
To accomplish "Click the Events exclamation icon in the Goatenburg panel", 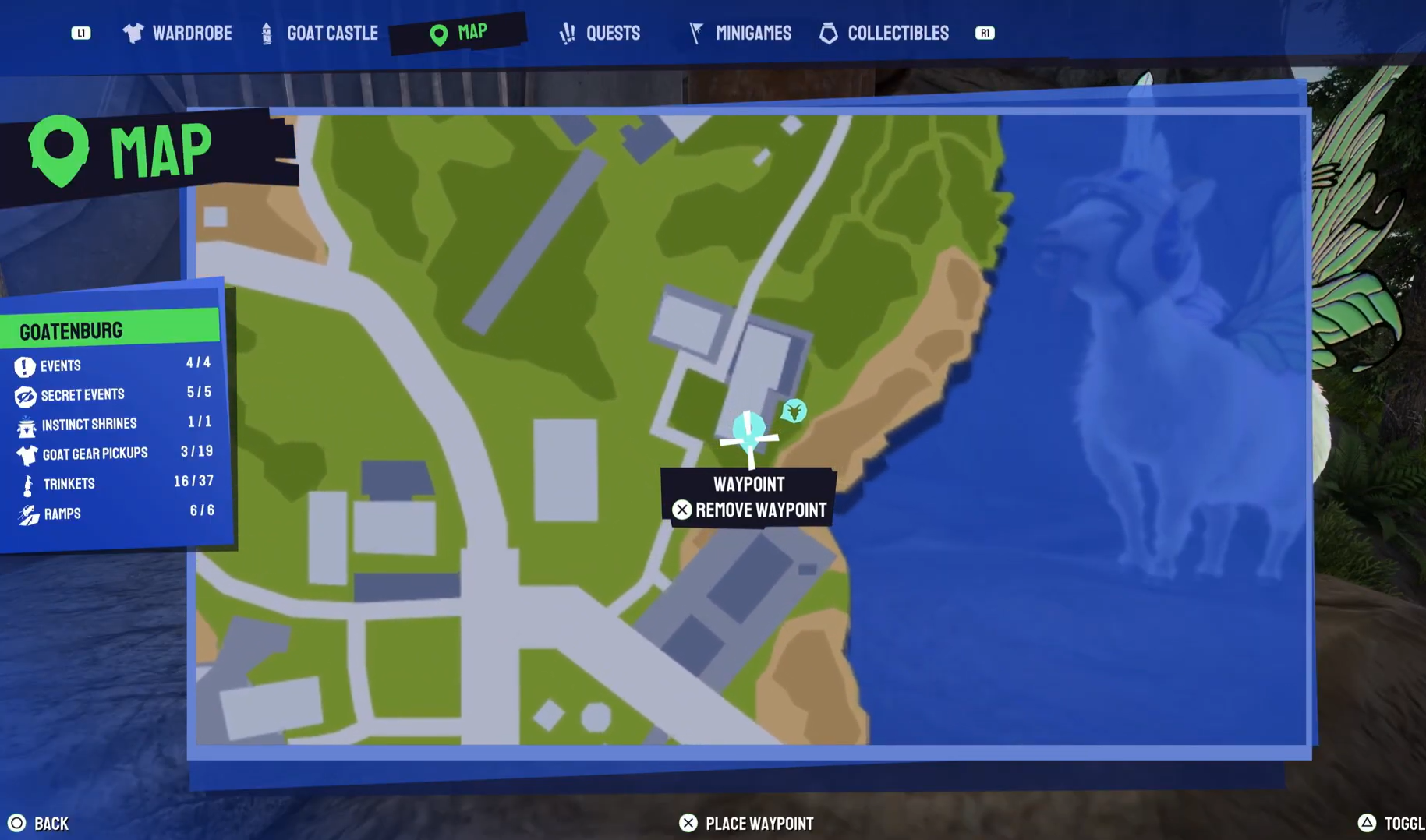I will (x=24, y=365).
